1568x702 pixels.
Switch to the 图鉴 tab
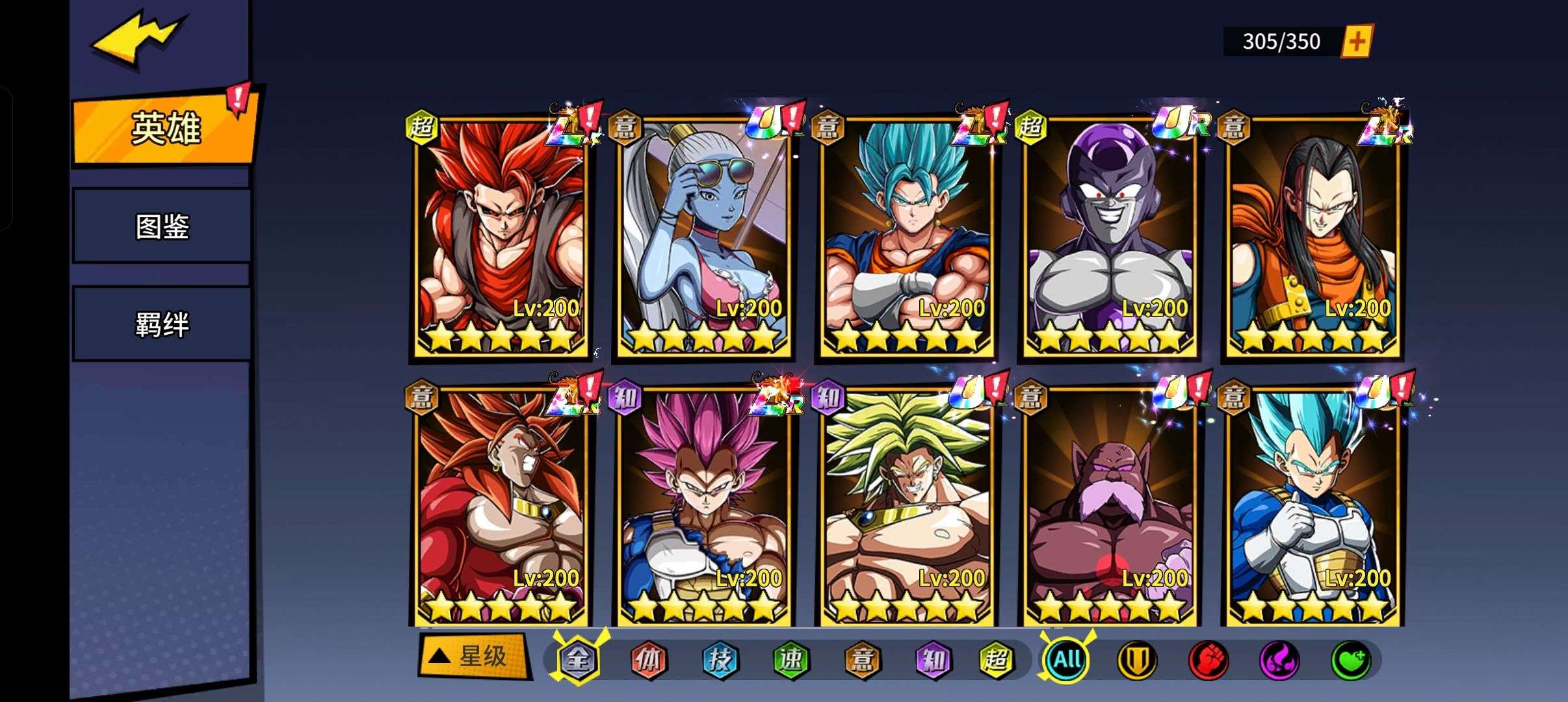tap(162, 226)
